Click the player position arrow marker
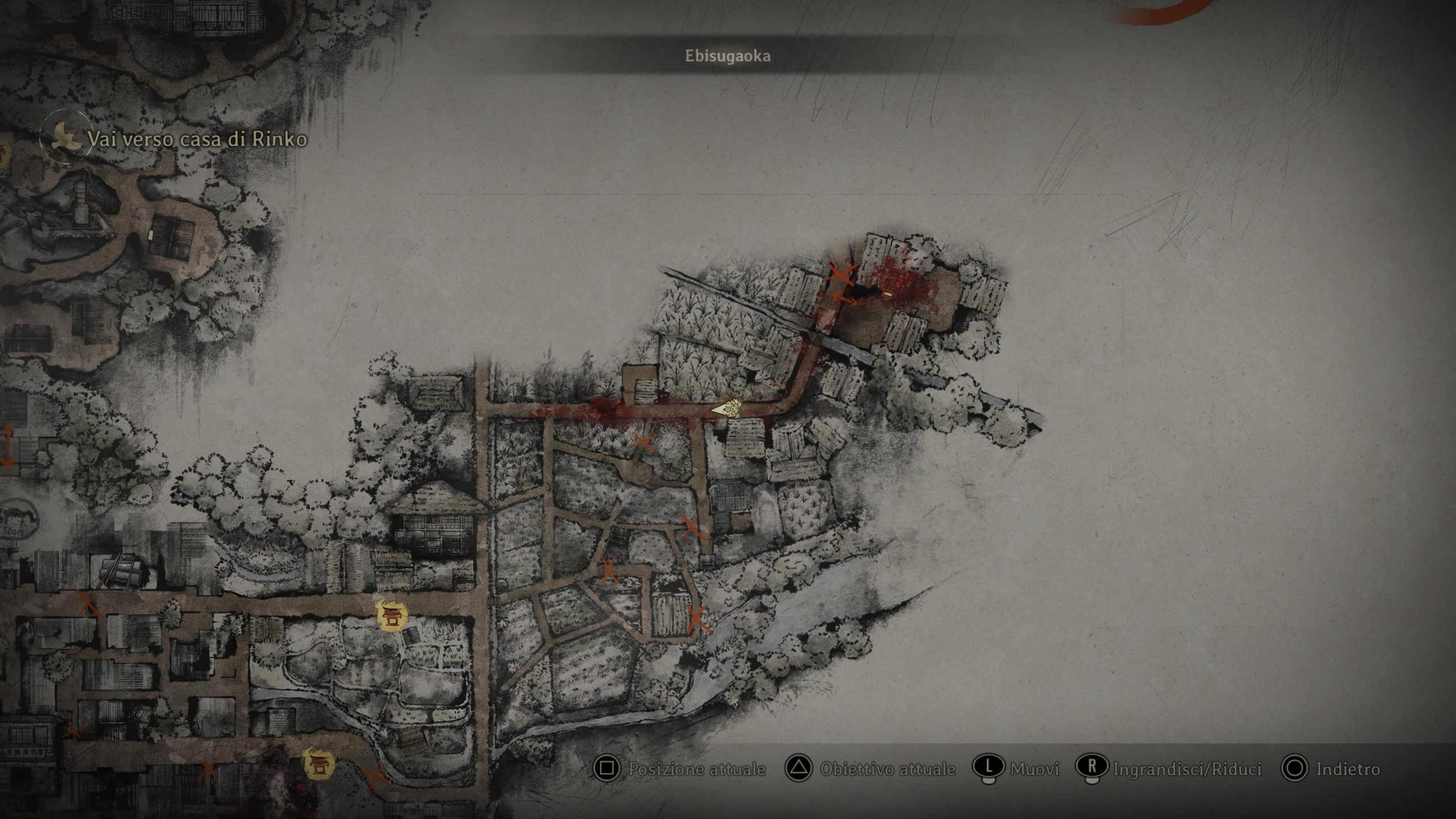1456x819 pixels. click(727, 408)
